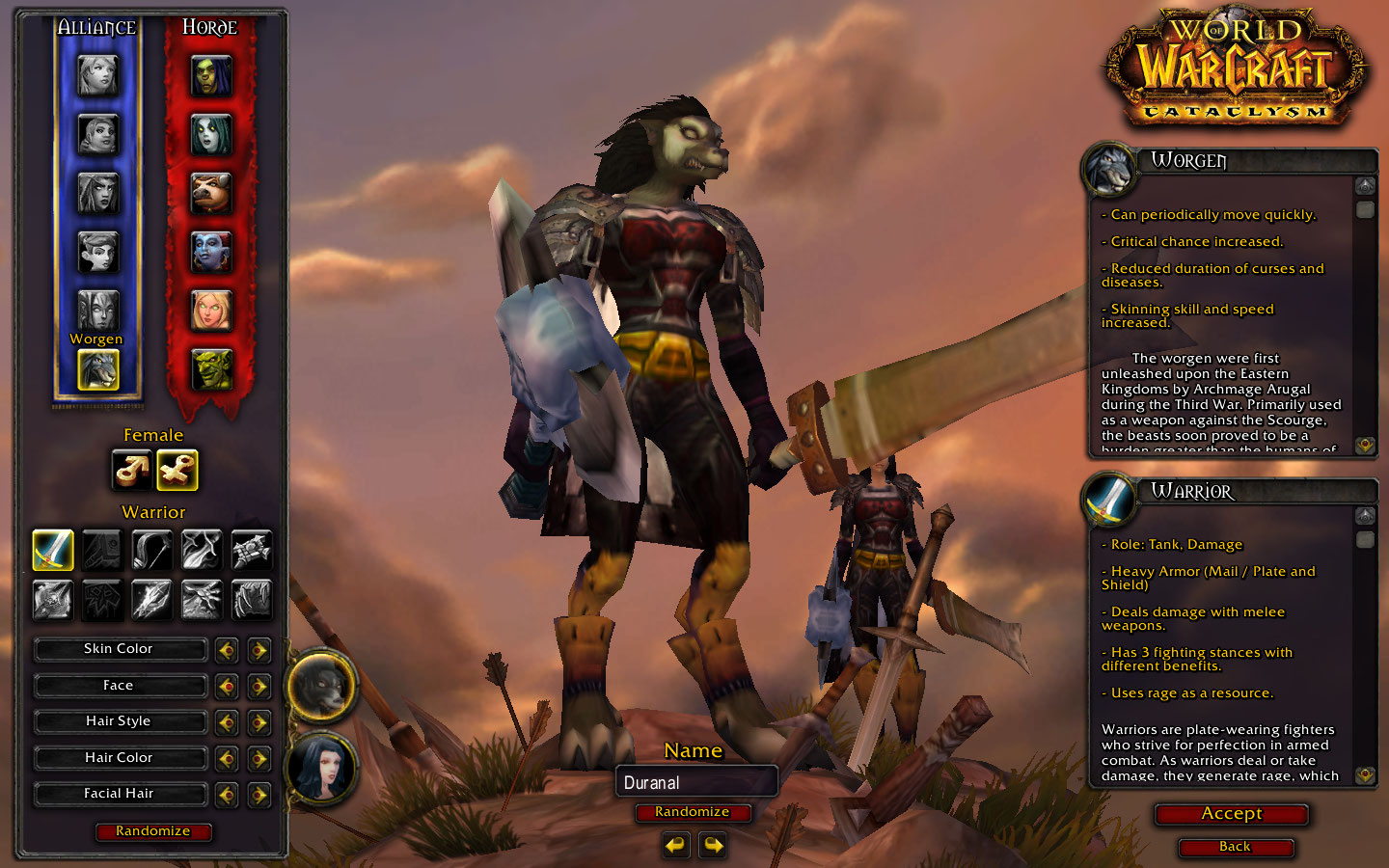Randomize the character name
The image size is (1389, 868).
coord(692,812)
